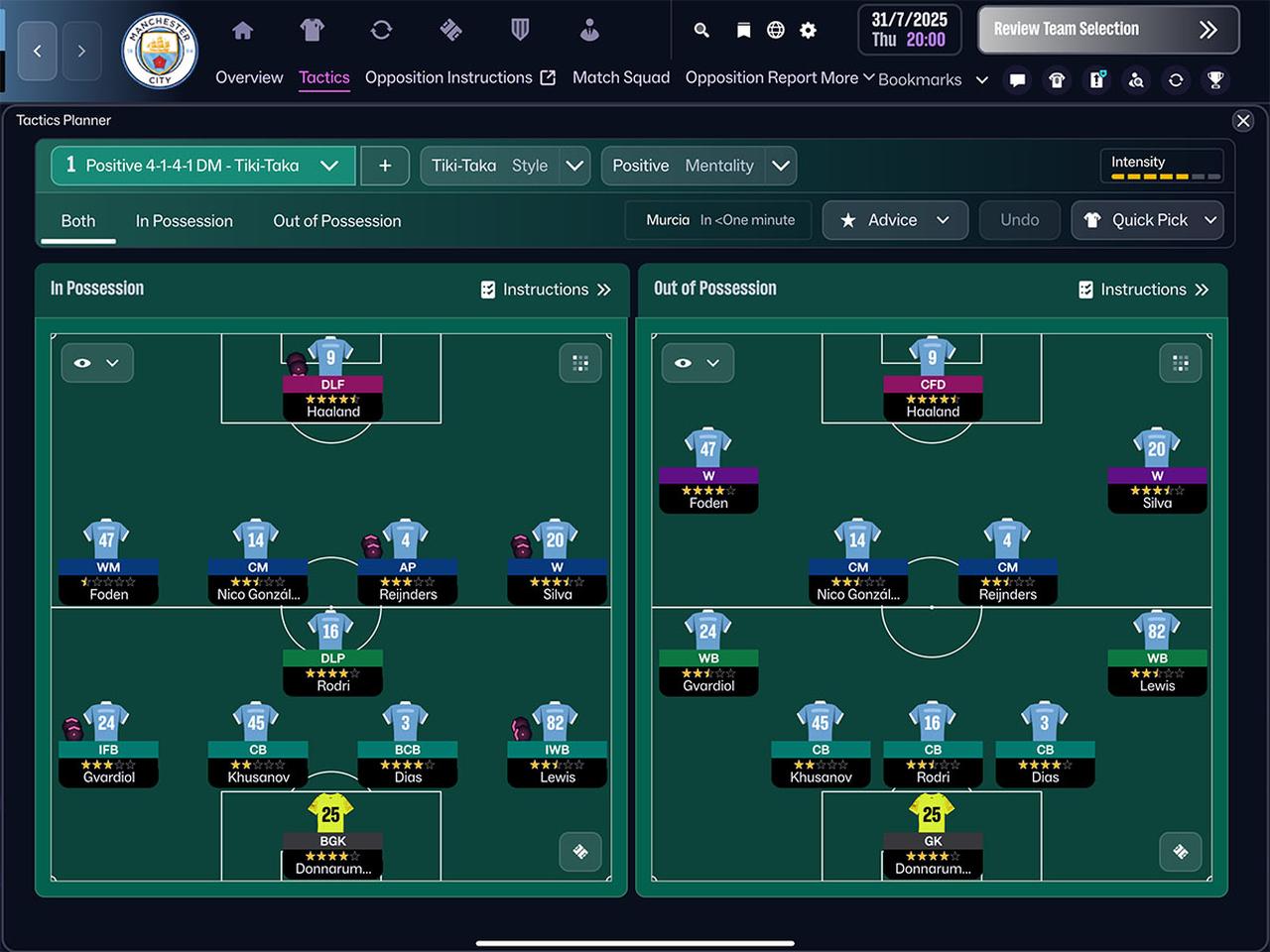Viewport: 1270px width, 952px height.
Task: Open the trophy icon in top bar
Action: 1215,79
